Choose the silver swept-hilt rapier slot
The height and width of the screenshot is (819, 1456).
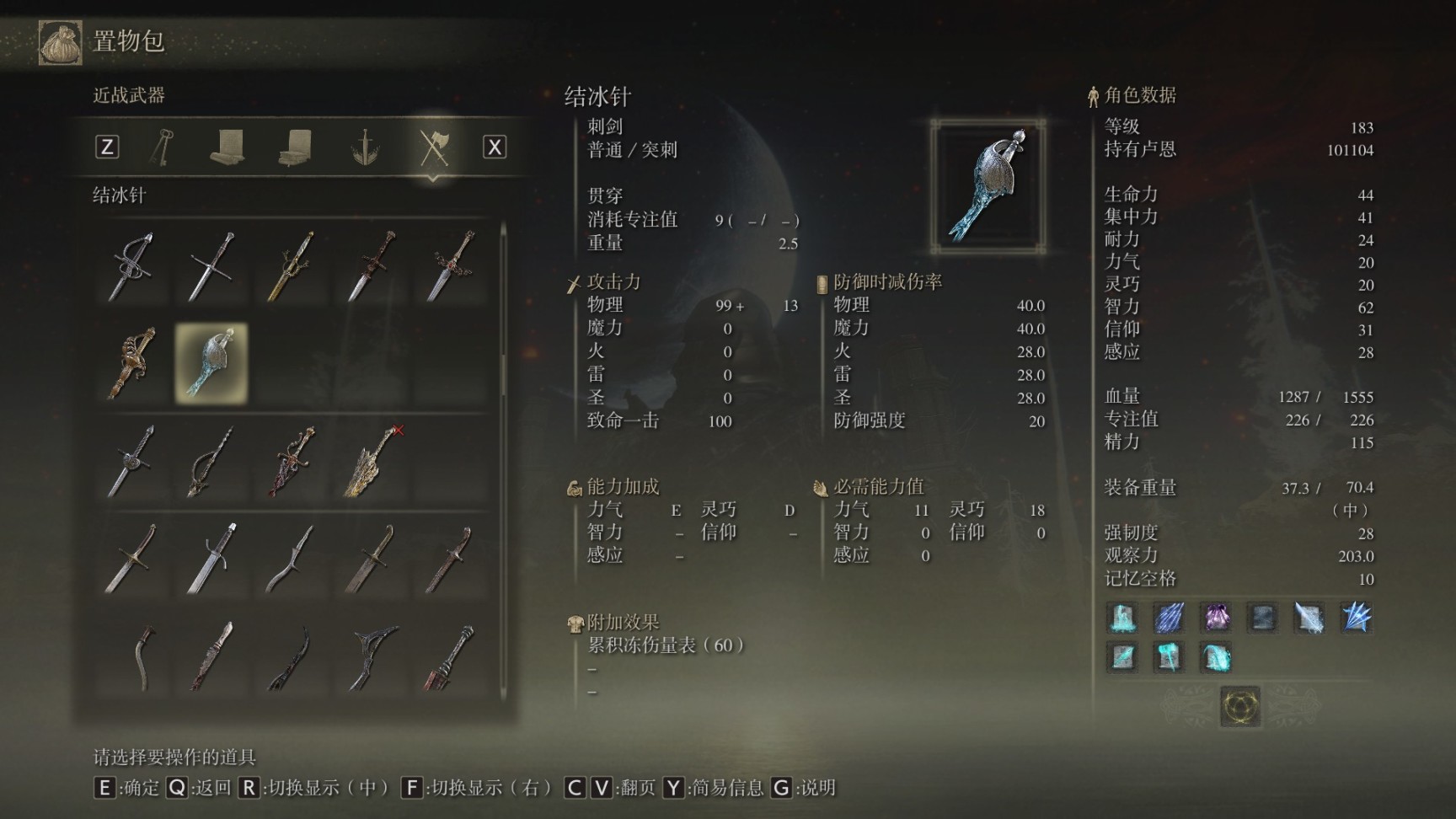[131, 266]
